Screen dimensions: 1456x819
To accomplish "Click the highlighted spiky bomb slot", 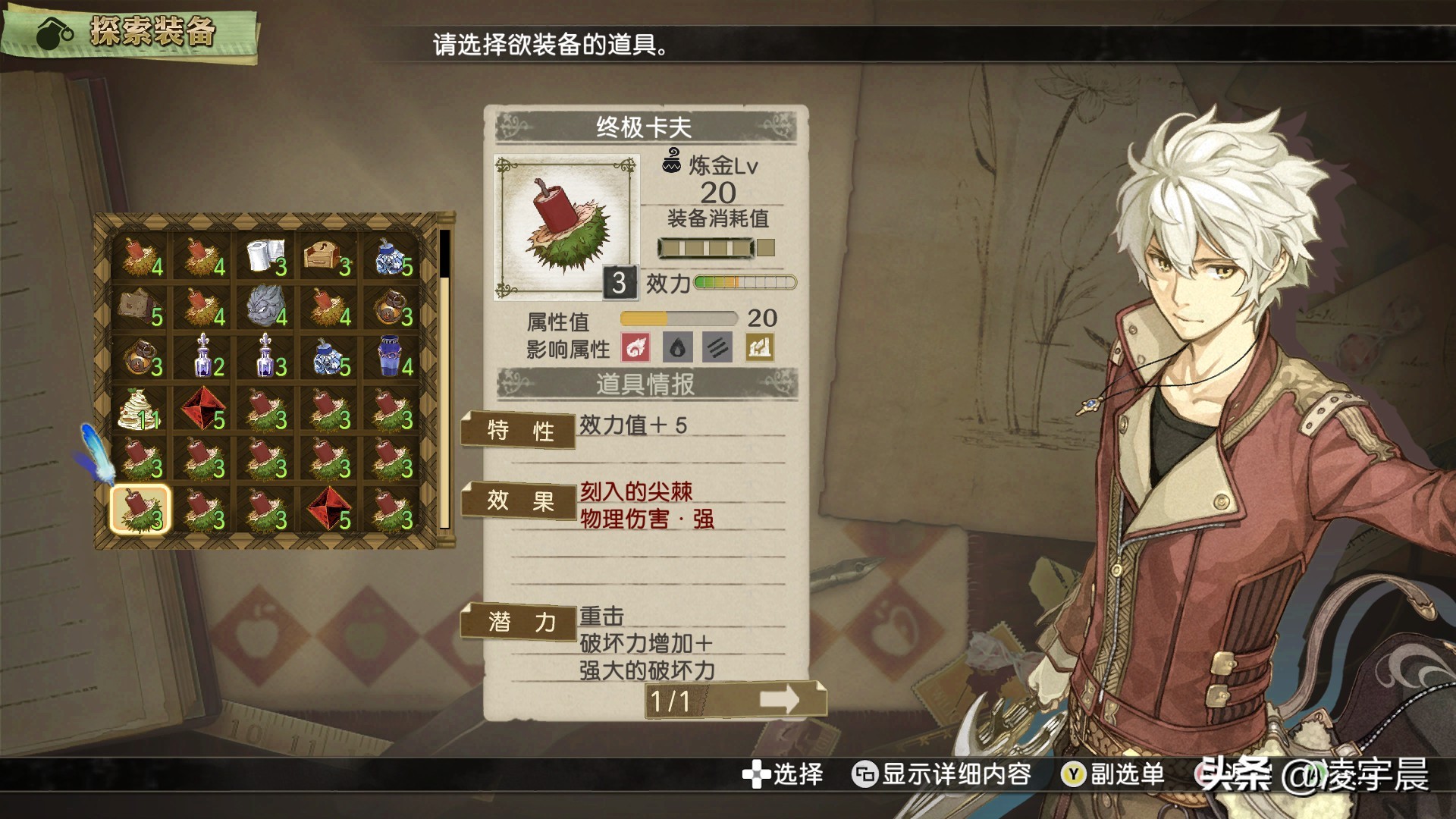I will (x=141, y=510).
